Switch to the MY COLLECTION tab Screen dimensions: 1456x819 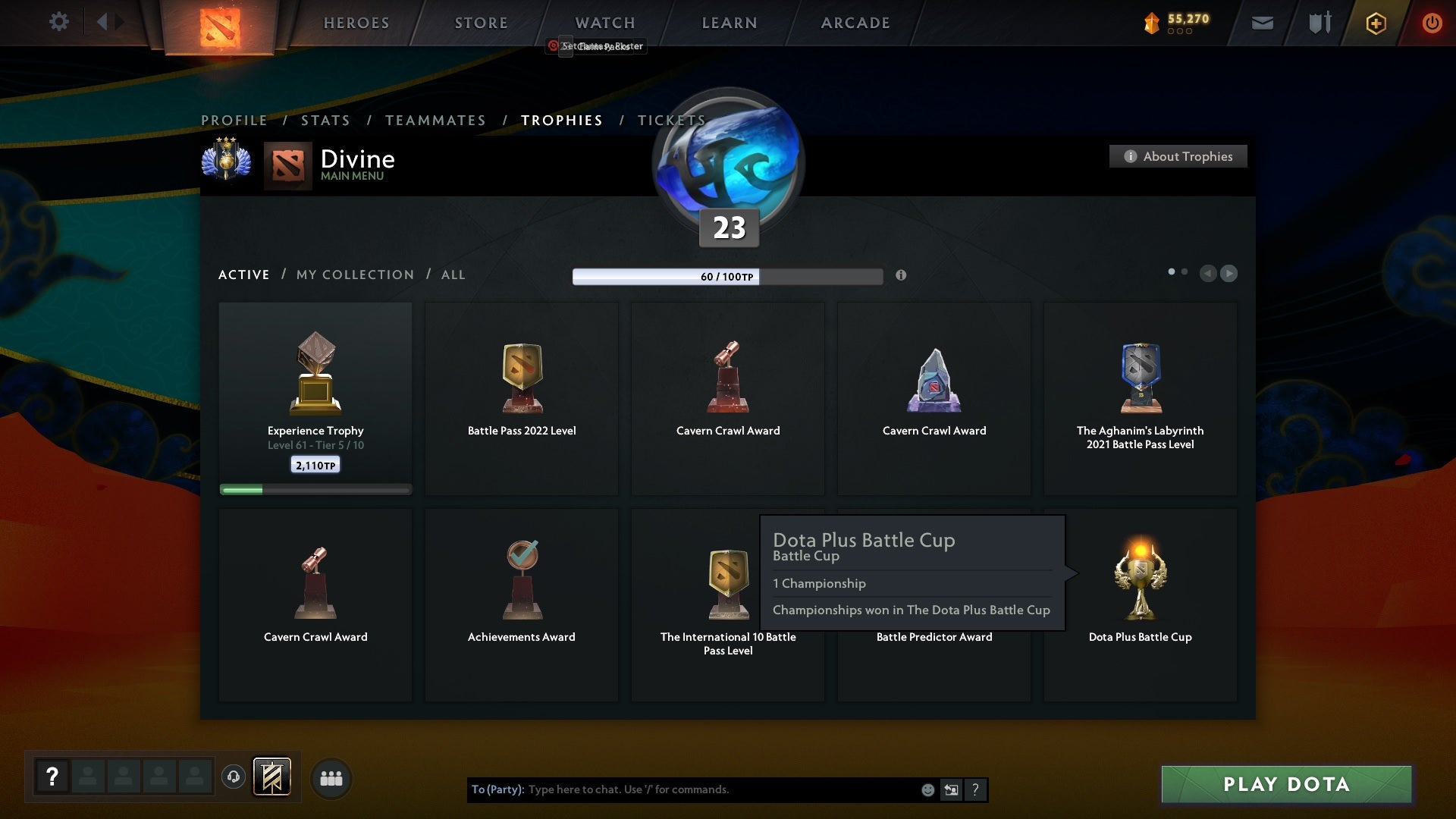click(354, 275)
